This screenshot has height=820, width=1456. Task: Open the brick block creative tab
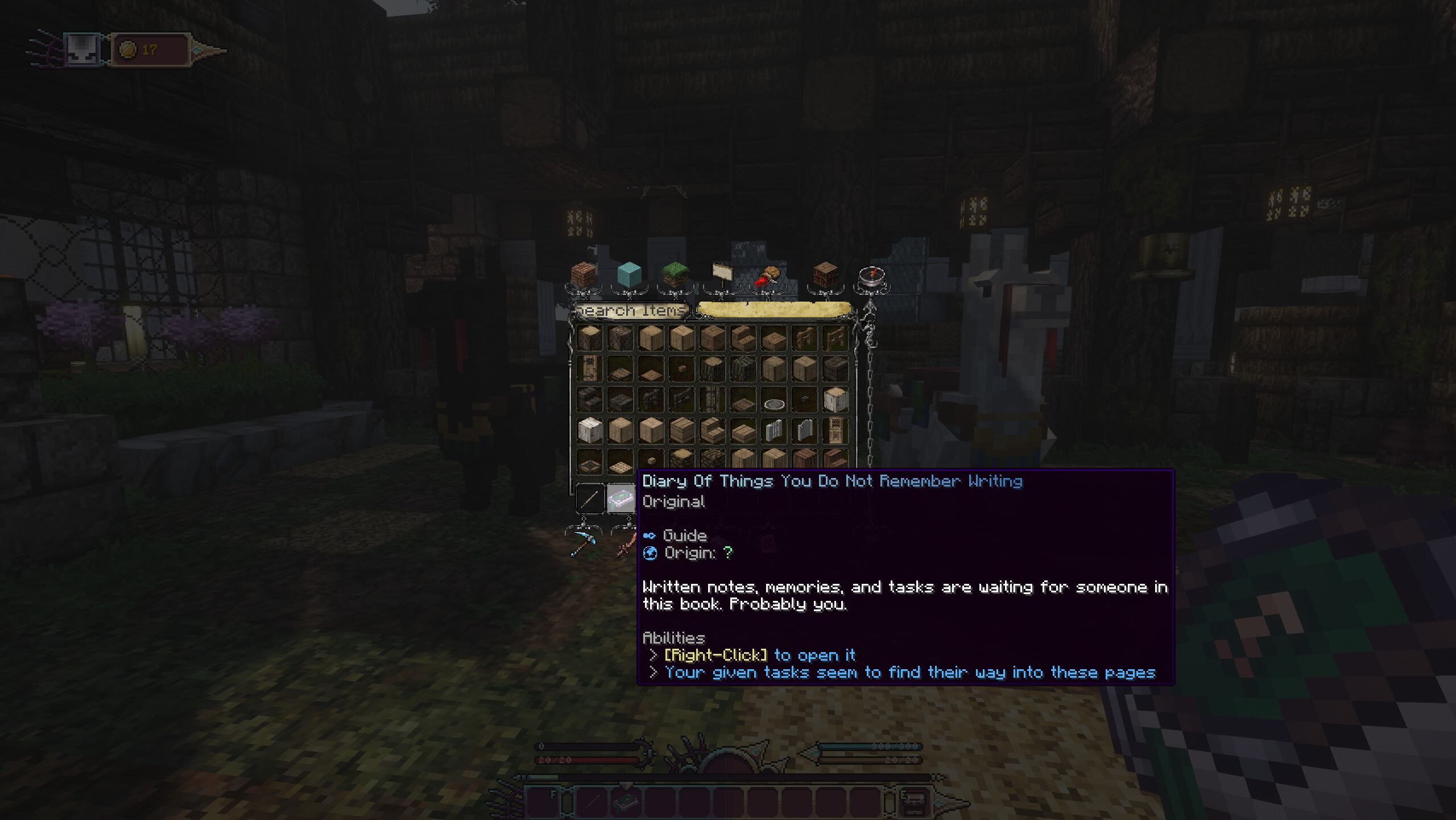(584, 275)
